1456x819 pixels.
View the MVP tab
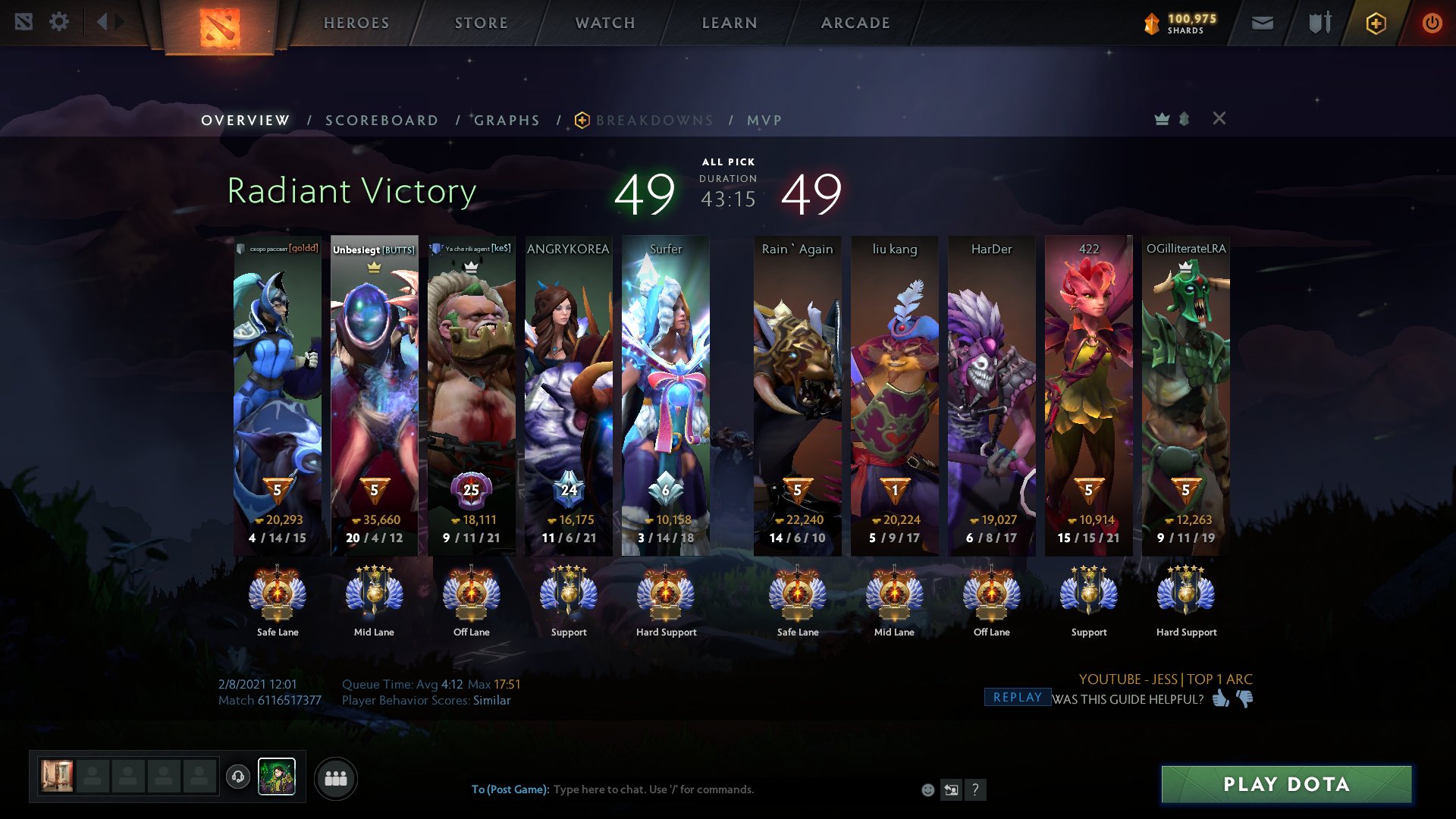coord(764,121)
